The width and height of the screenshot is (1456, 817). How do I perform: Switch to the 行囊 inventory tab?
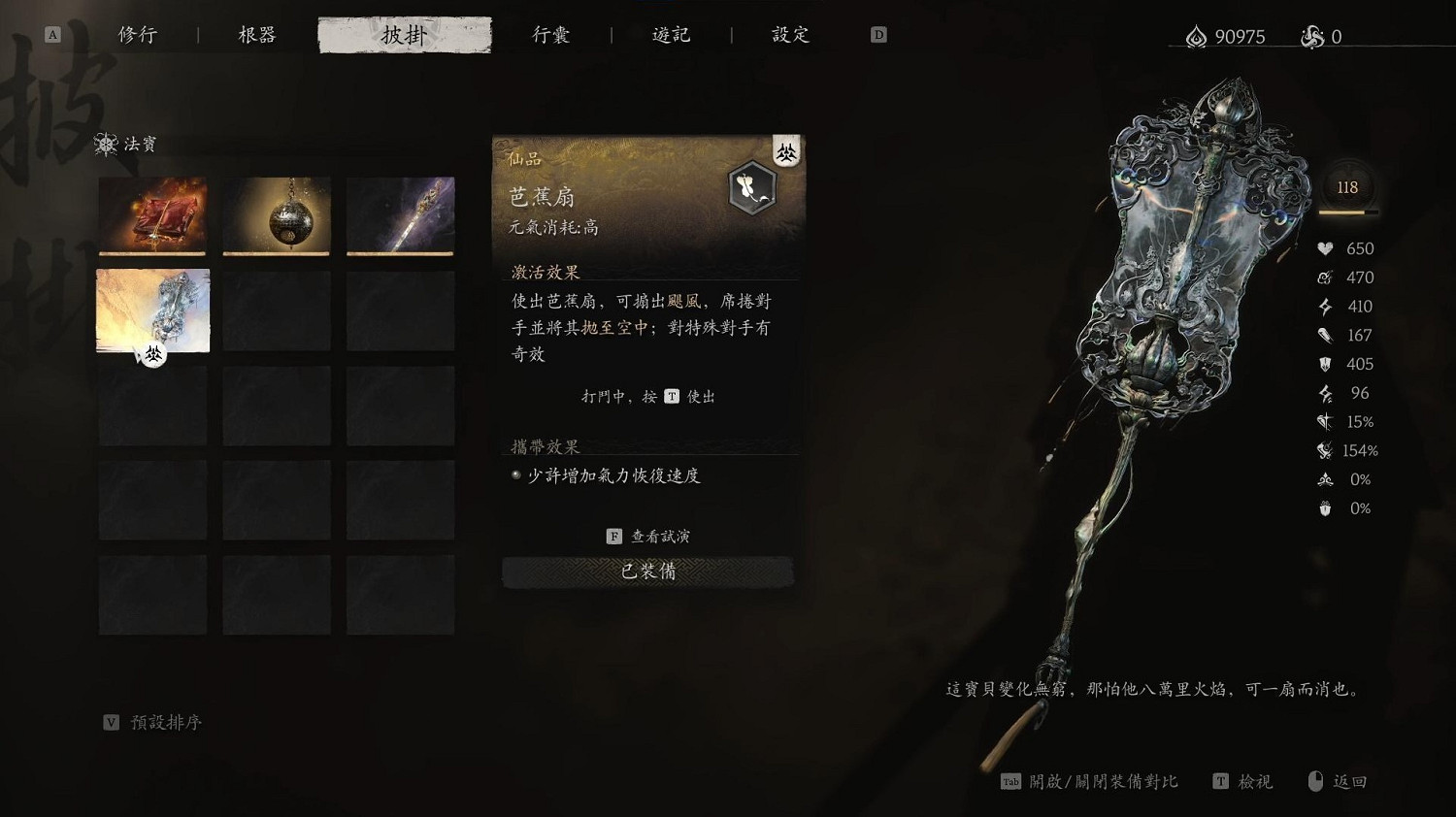point(550,34)
